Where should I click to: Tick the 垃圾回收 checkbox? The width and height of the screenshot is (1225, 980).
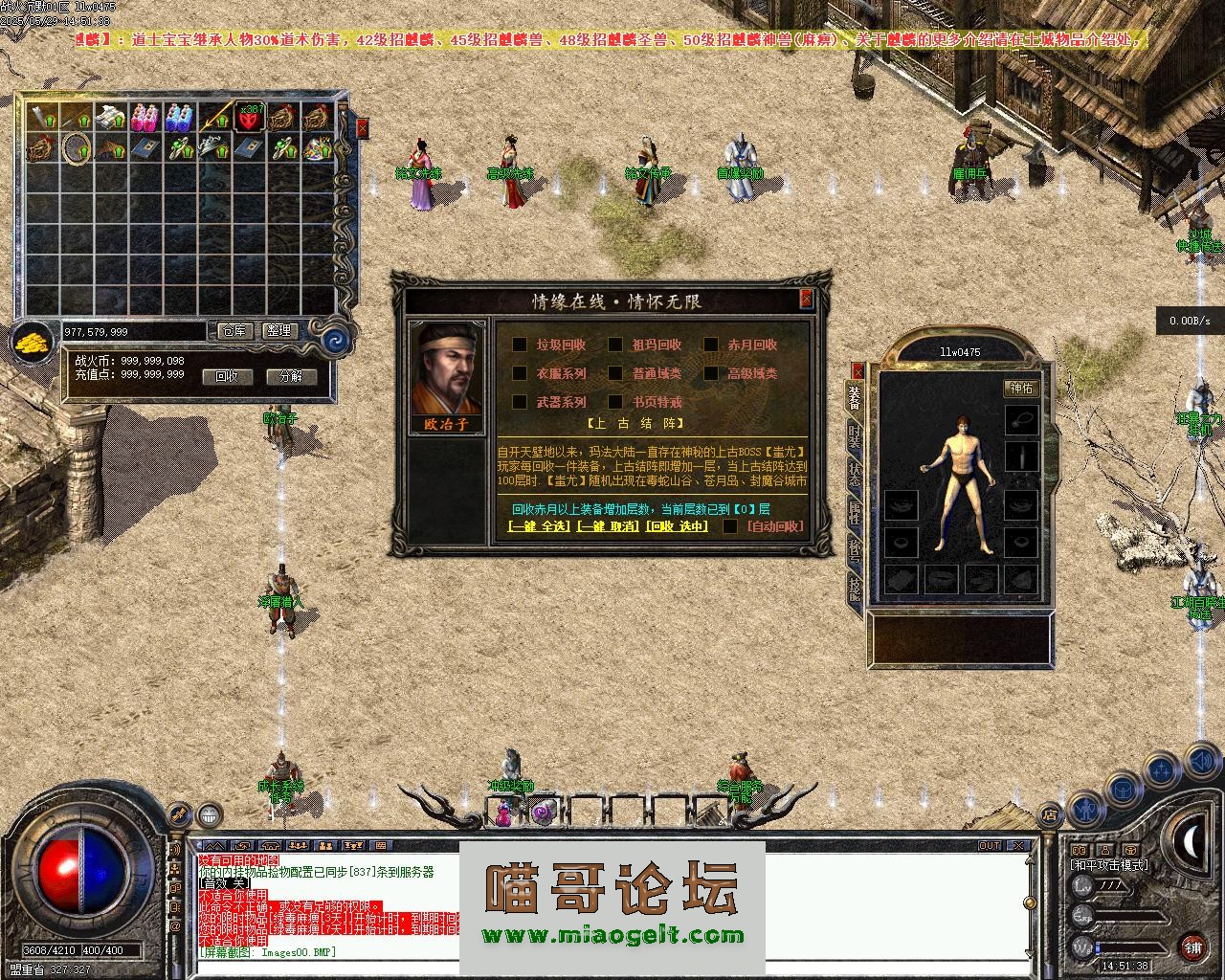coord(520,345)
